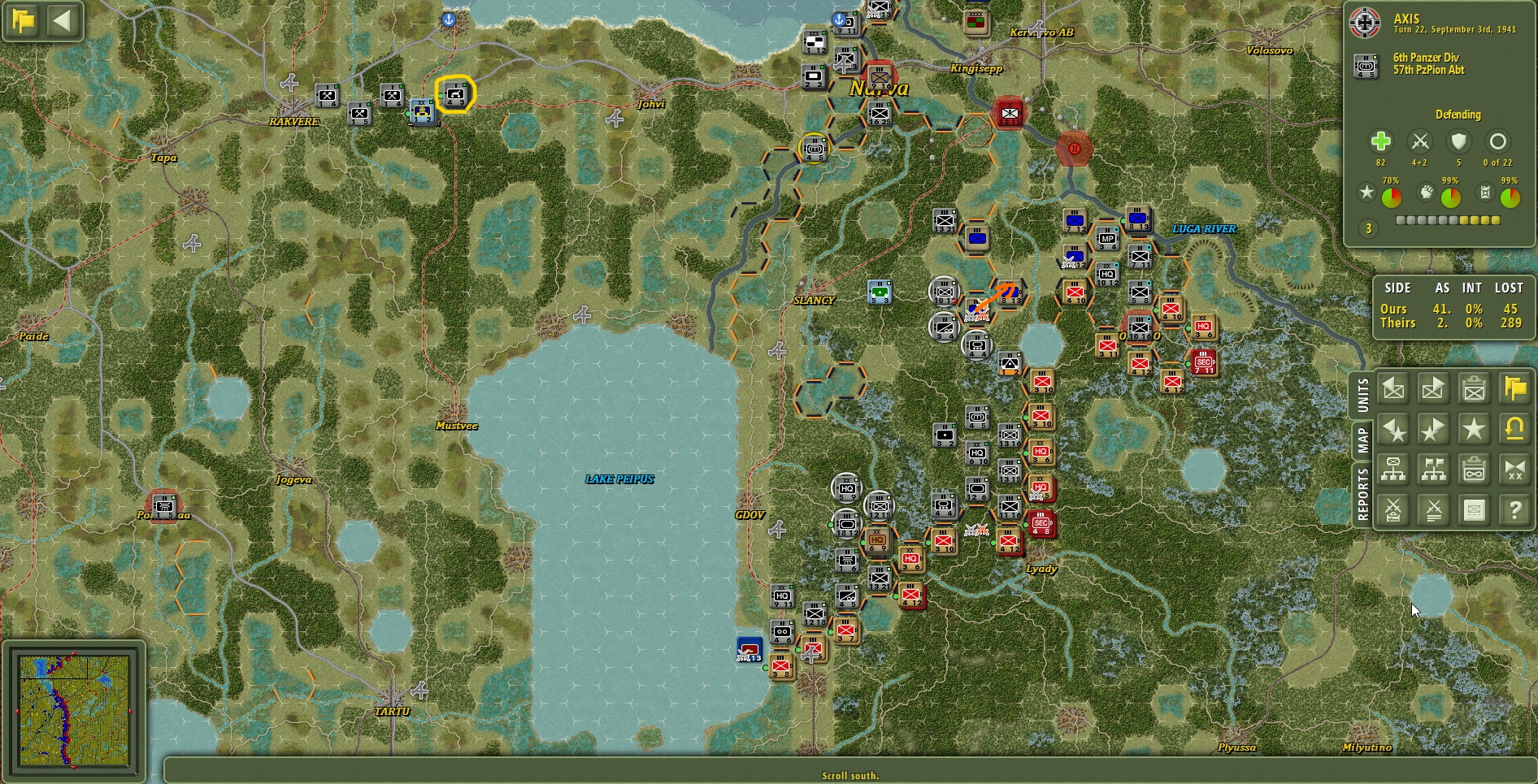Viewport: 1538px width, 784px height.
Task: Click the Undo move yellow arrow icon
Action: coord(1514,429)
